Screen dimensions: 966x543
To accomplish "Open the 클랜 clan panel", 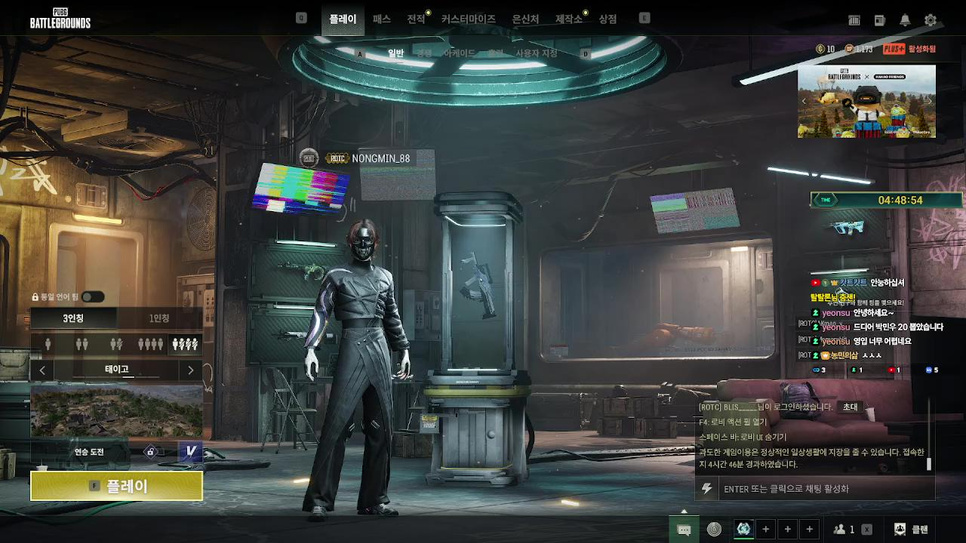I will 911,529.
